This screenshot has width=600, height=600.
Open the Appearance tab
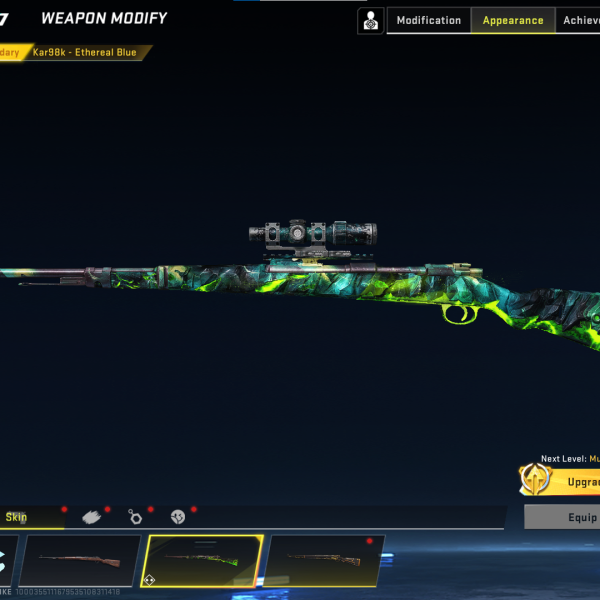click(x=513, y=20)
